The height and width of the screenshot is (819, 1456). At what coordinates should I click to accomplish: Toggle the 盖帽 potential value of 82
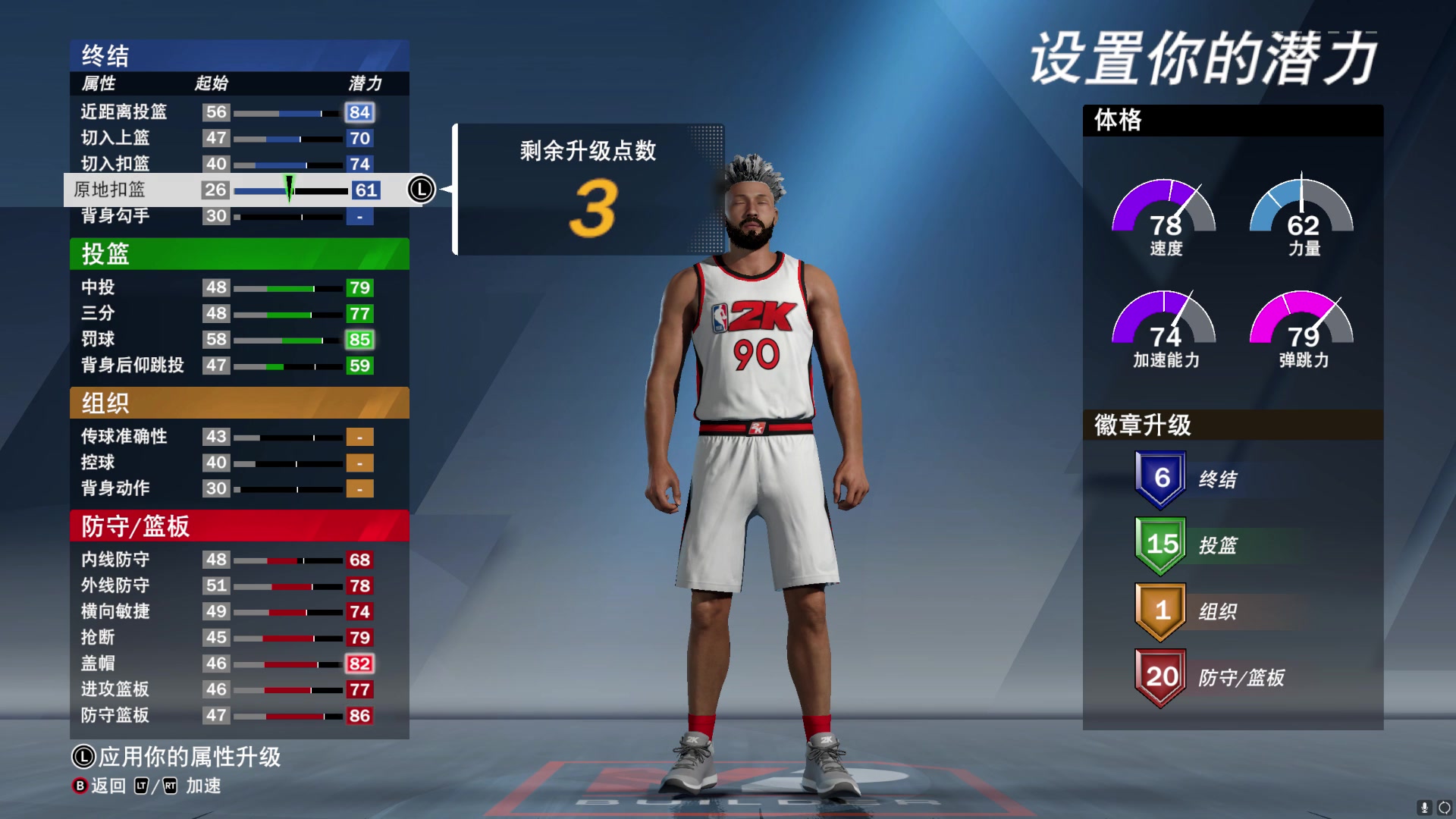point(360,664)
